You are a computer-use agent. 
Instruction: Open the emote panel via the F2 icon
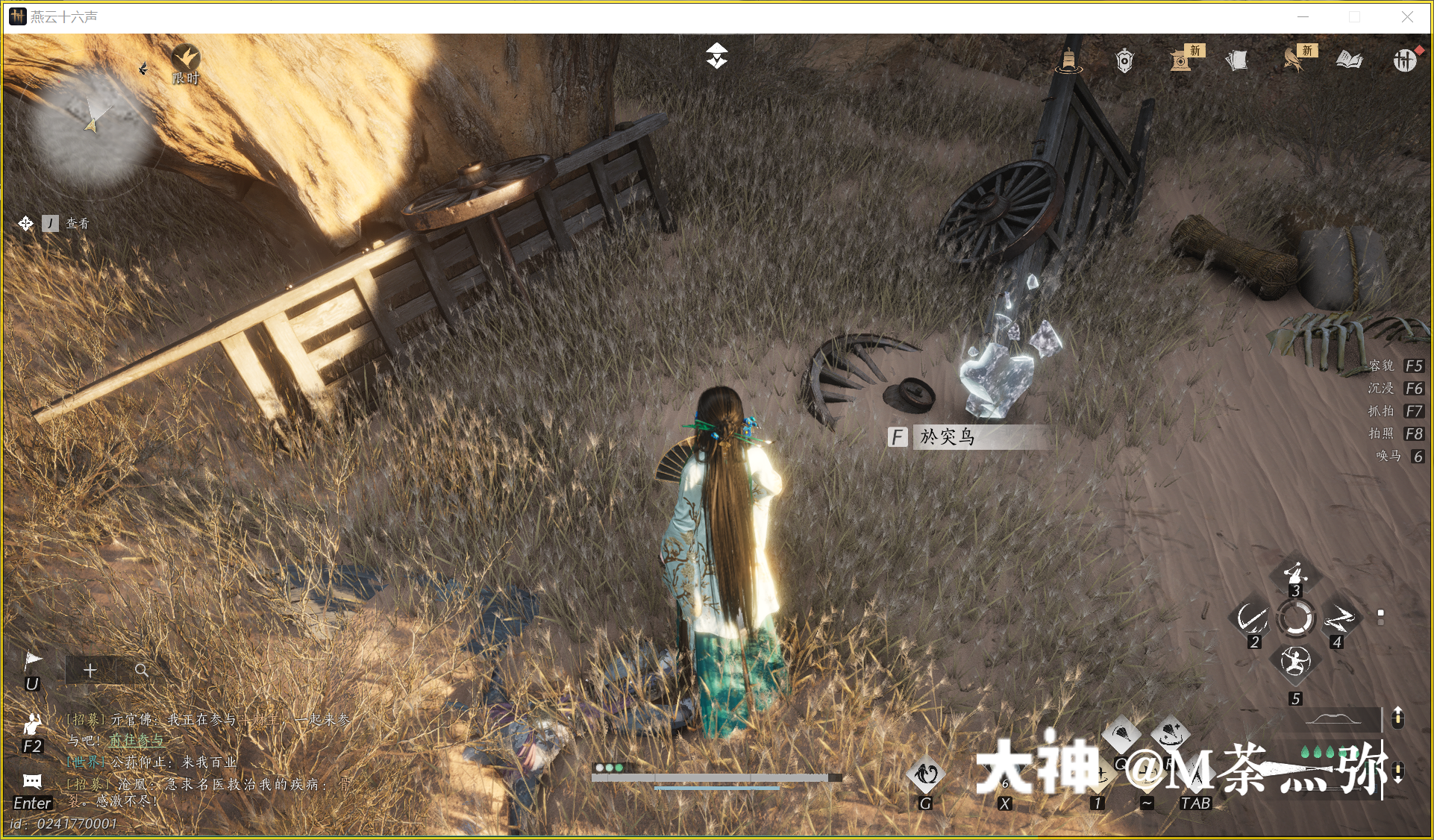click(x=33, y=725)
